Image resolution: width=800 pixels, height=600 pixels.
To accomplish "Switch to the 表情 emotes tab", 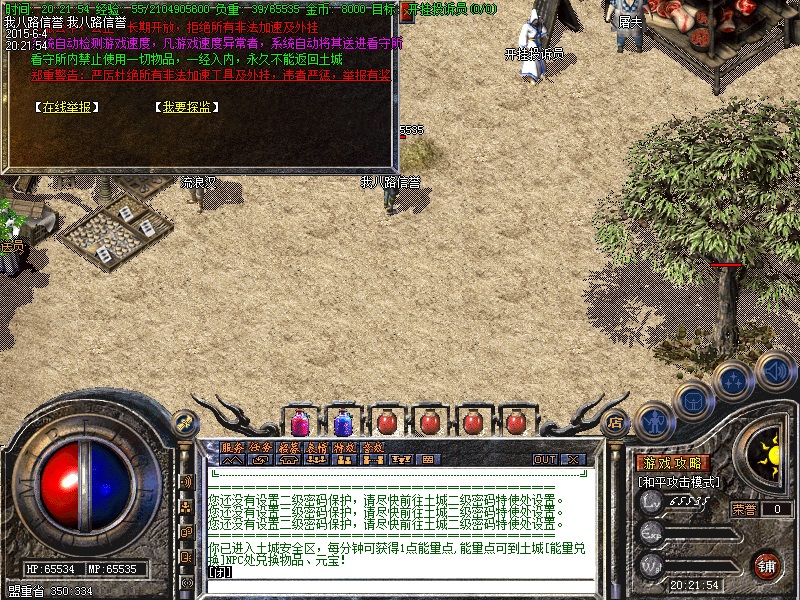I will pyautogui.click(x=317, y=447).
